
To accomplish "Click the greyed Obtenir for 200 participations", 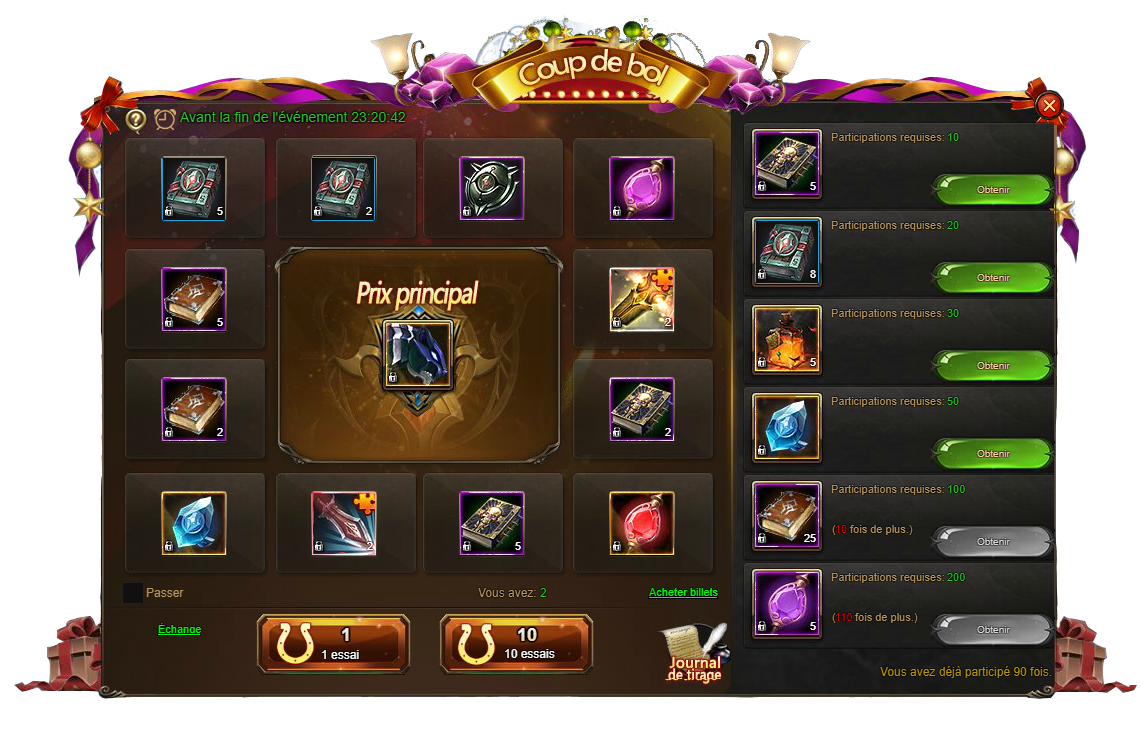I will point(992,630).
